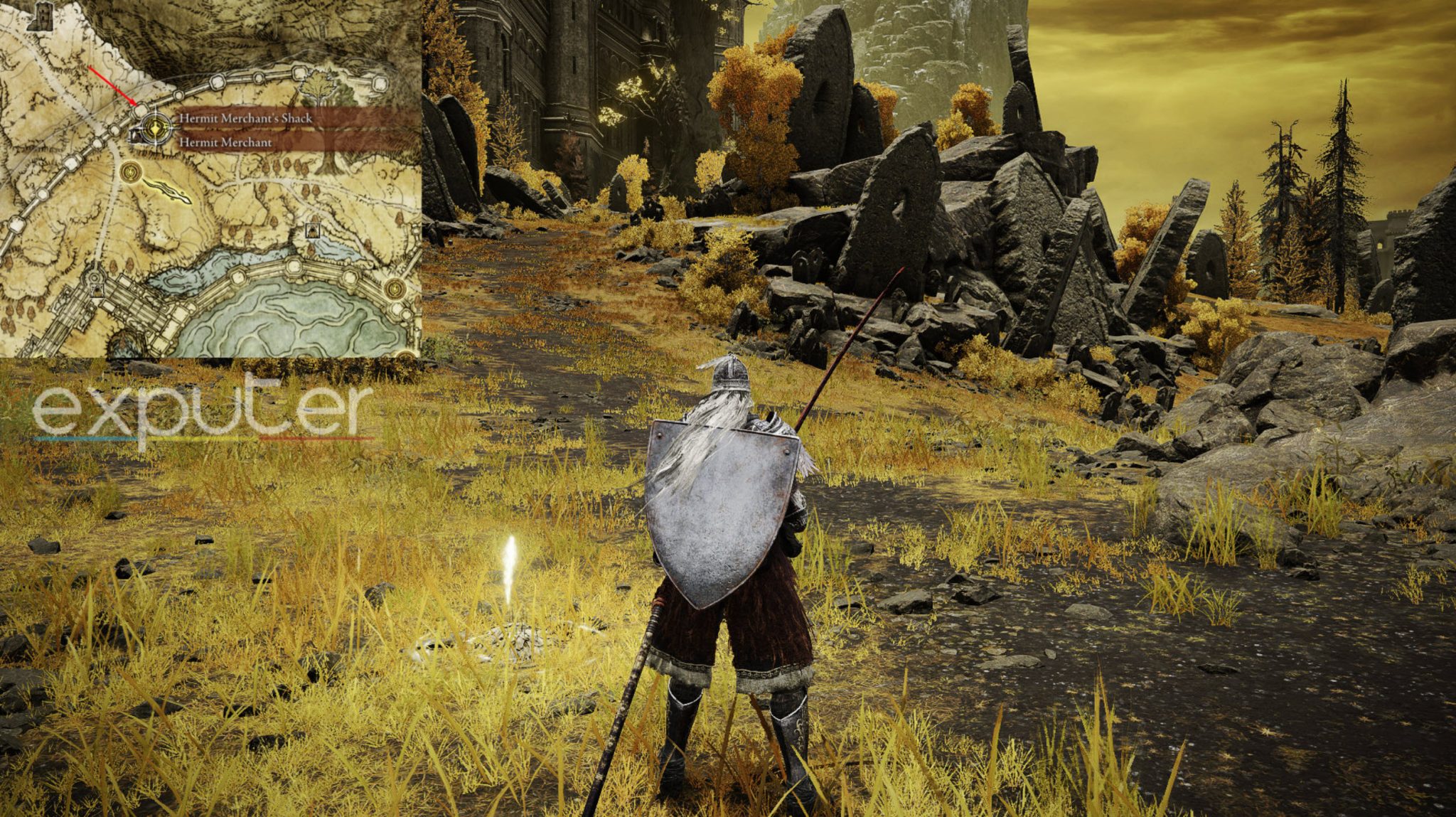Click the grace icon left of the yellow dragon marker

click(130, 171)
